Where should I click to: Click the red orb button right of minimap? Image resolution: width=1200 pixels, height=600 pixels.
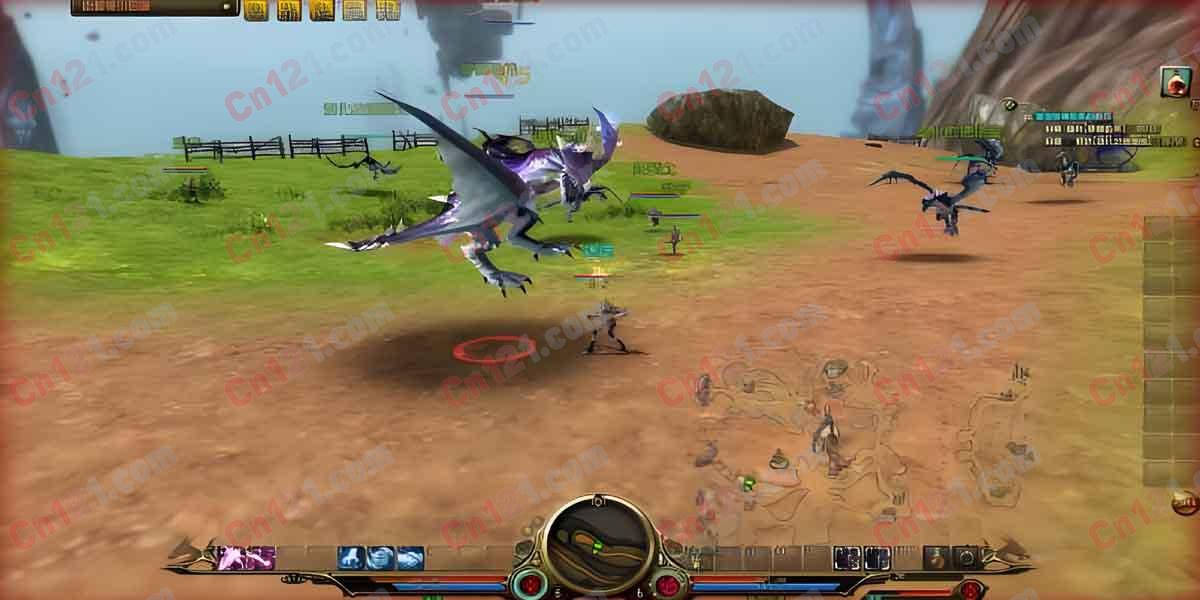[x=668, y=584]
